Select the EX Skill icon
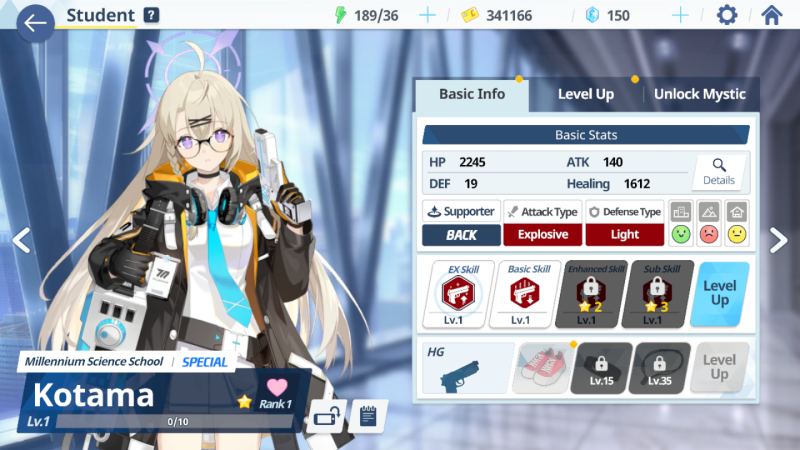This screenshot has height=450, width=800. (457, 294)
